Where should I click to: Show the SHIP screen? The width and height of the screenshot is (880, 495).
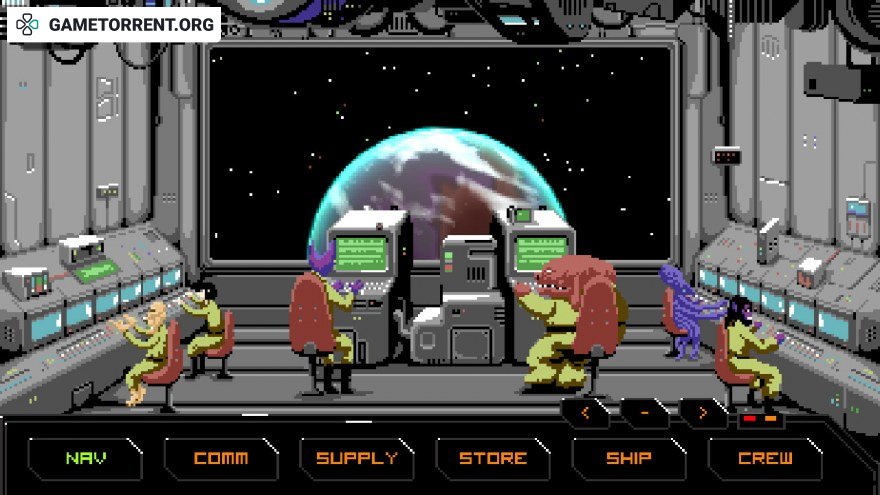pyautogui.click(x=629, y=459)
